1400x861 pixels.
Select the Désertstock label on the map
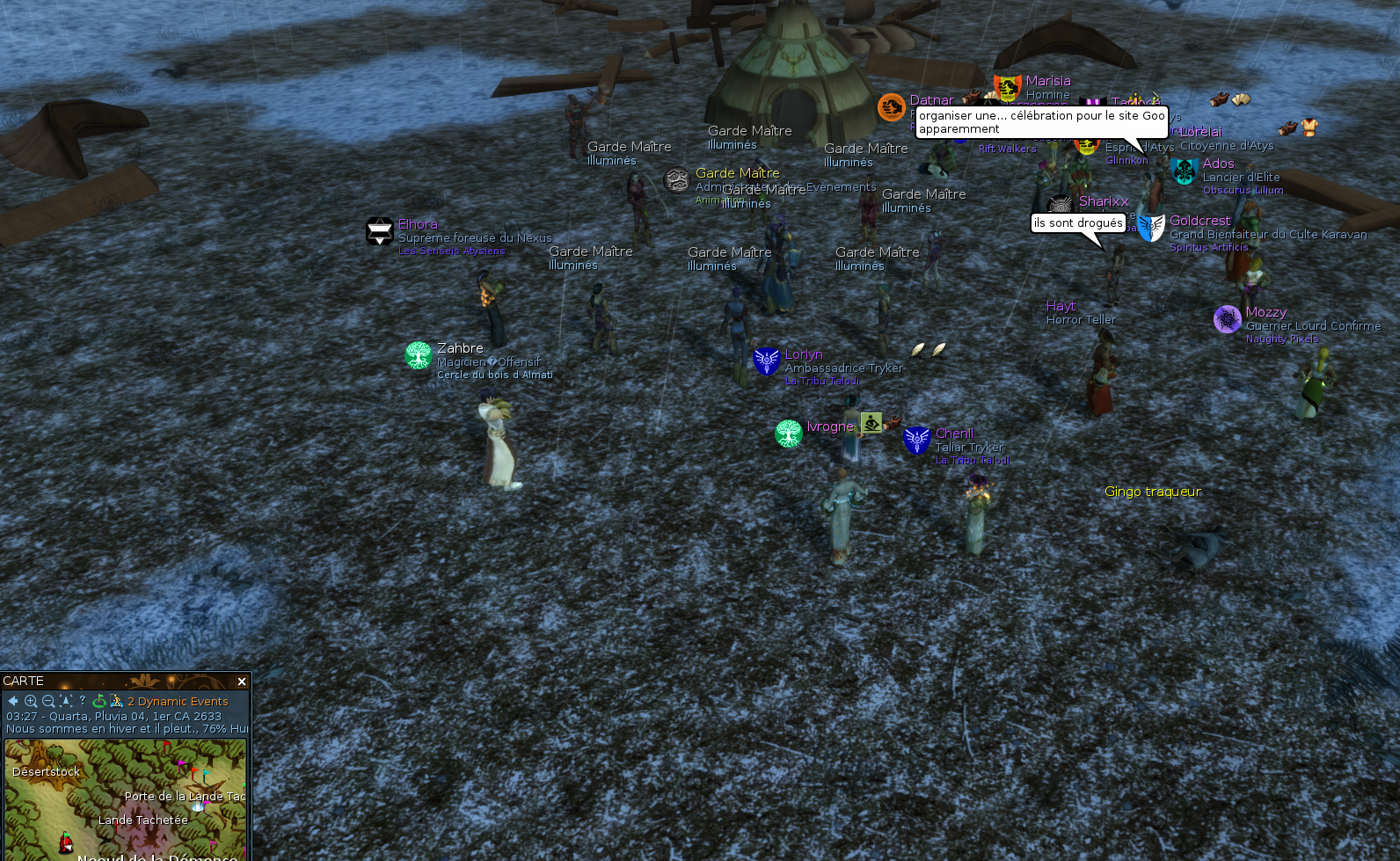coord(47,772)
